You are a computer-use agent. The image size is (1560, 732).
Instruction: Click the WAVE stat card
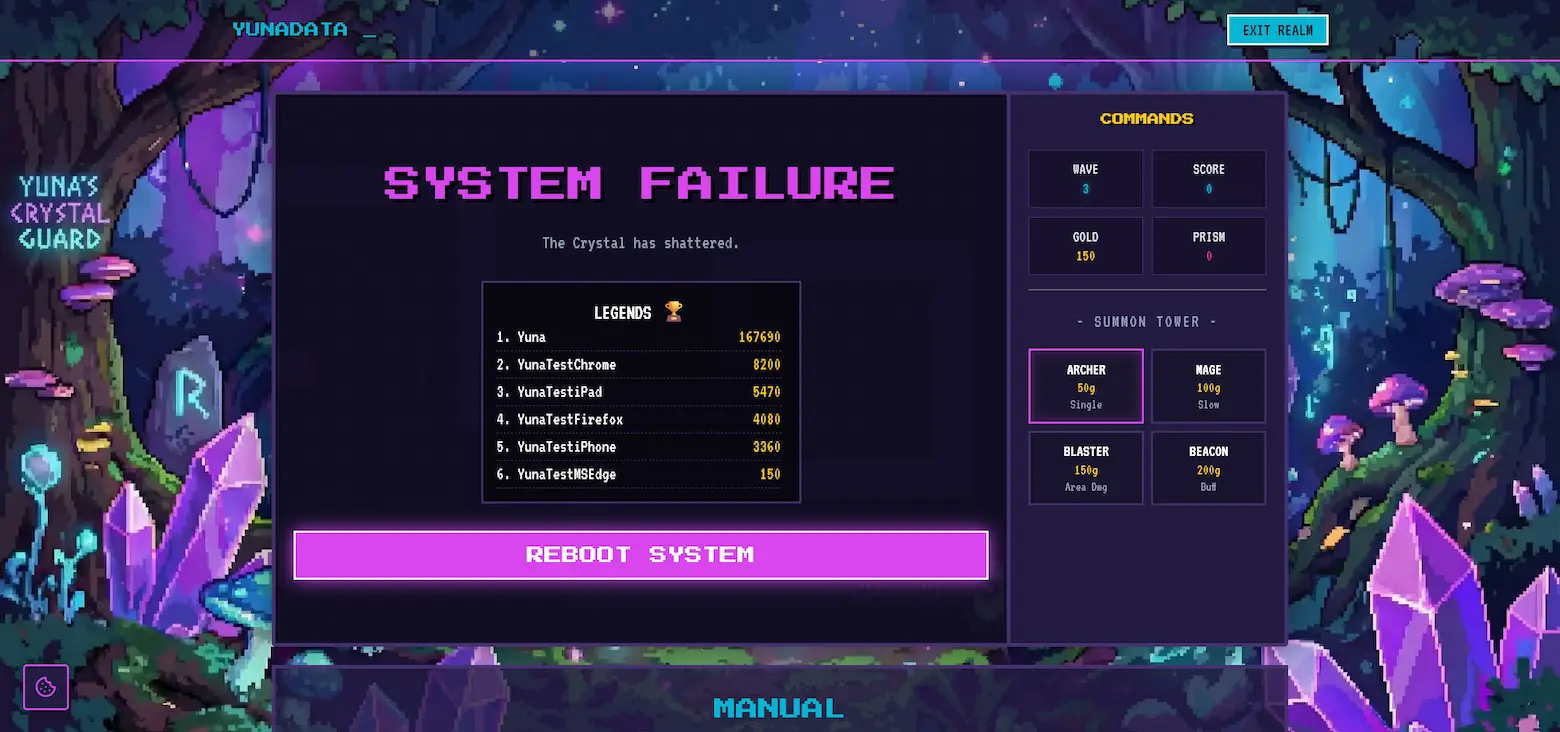(1086, 179)
